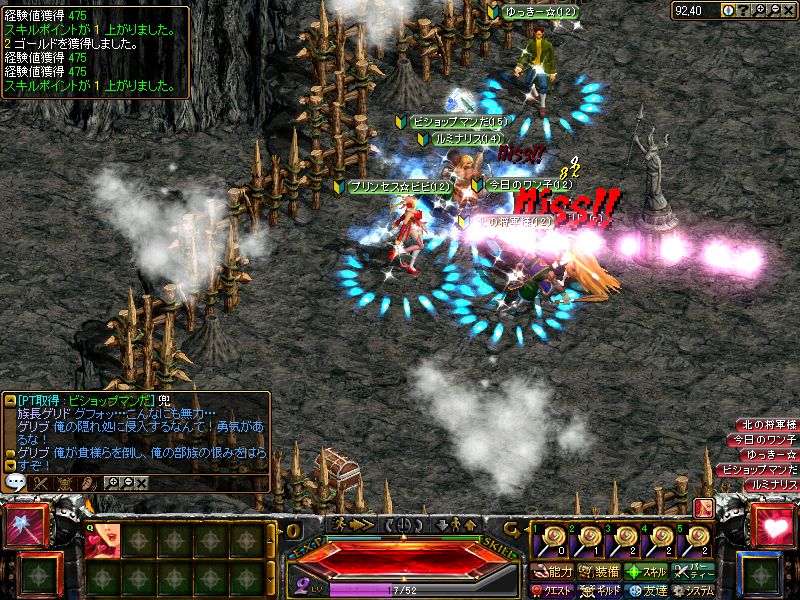The width and height of the screenshot is (800, 600).
Task: Select the glowing heart right-hand skill
Action: click(x=773, y=526)
